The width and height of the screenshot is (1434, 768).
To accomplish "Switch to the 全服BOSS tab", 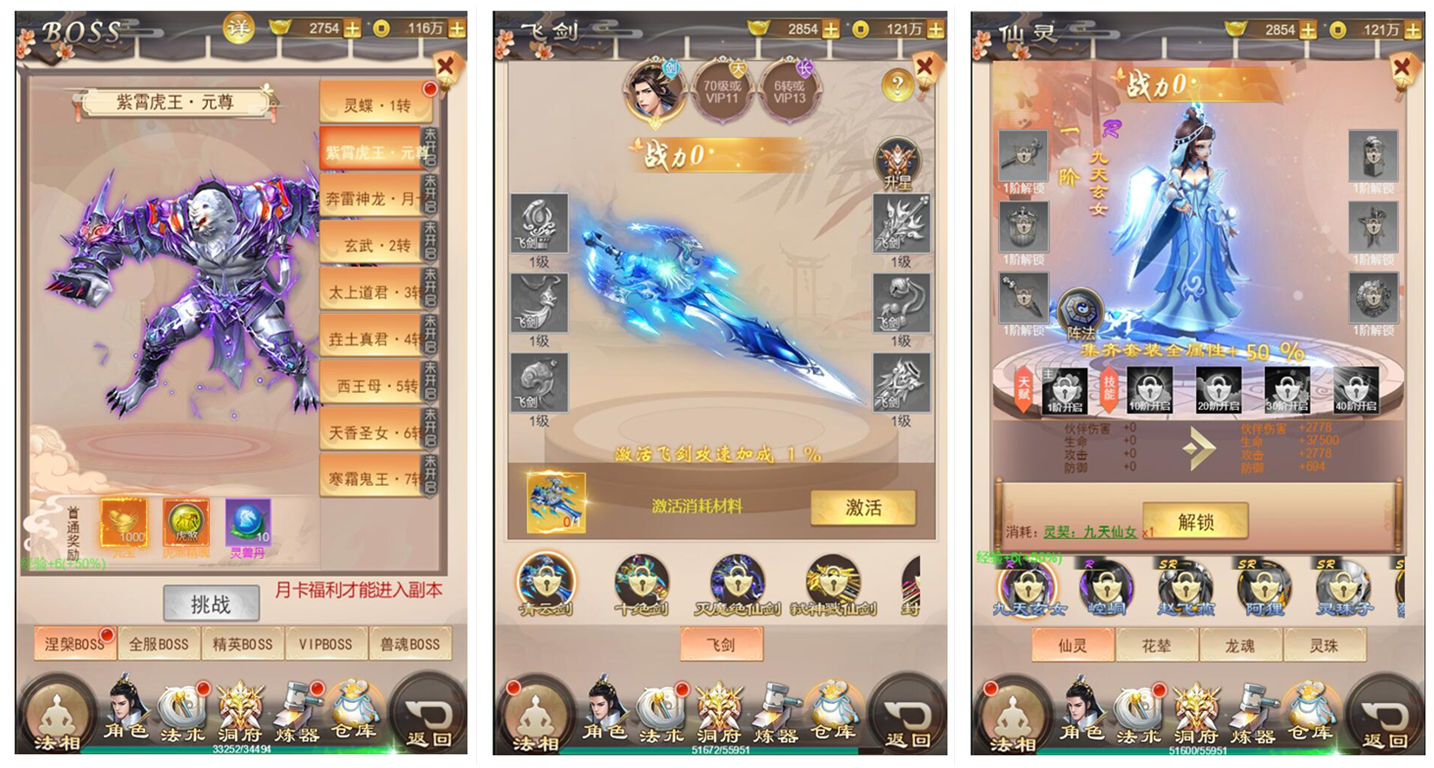I will [160, 645].
